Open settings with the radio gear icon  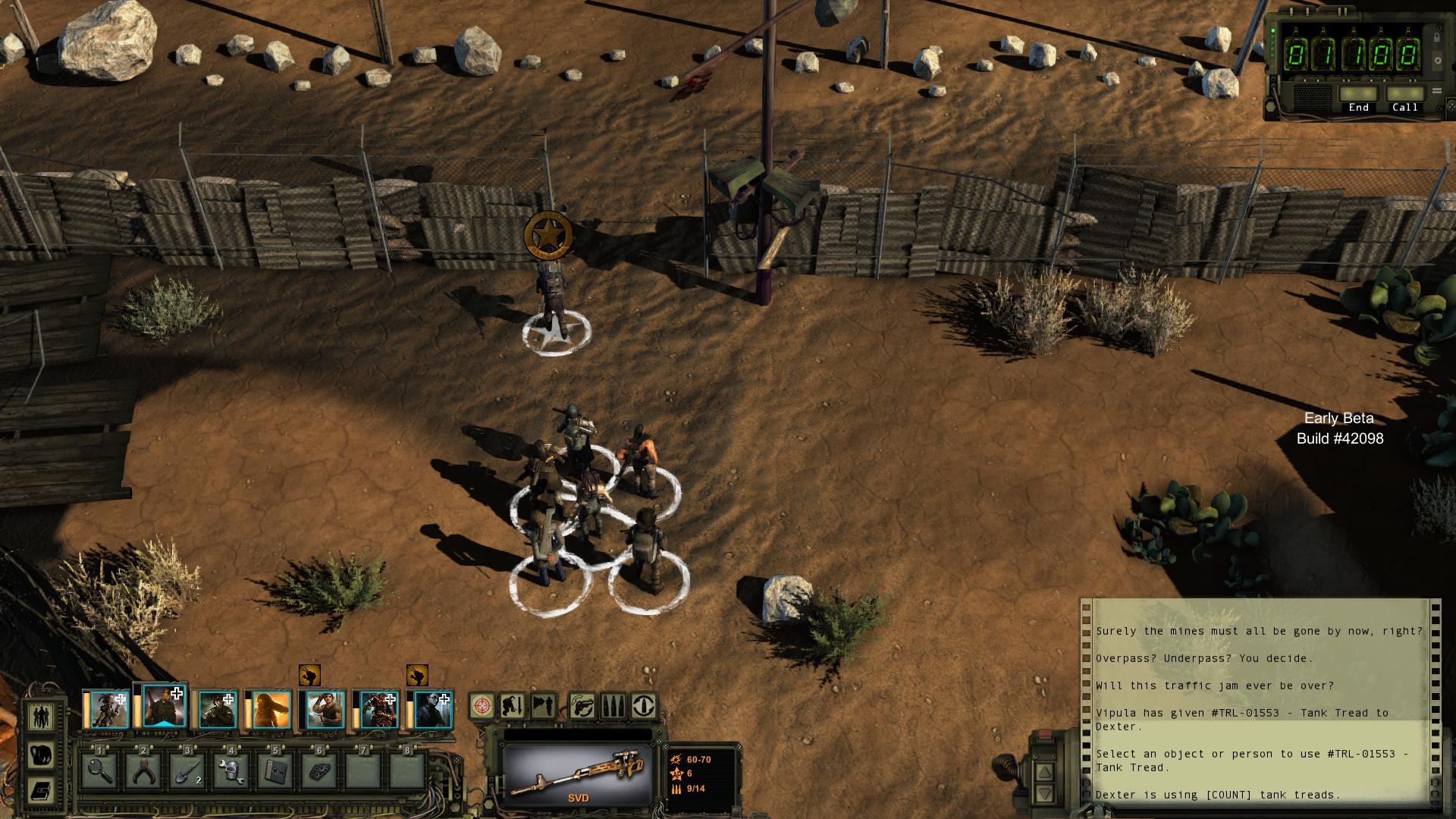(x=1437, y=61)
